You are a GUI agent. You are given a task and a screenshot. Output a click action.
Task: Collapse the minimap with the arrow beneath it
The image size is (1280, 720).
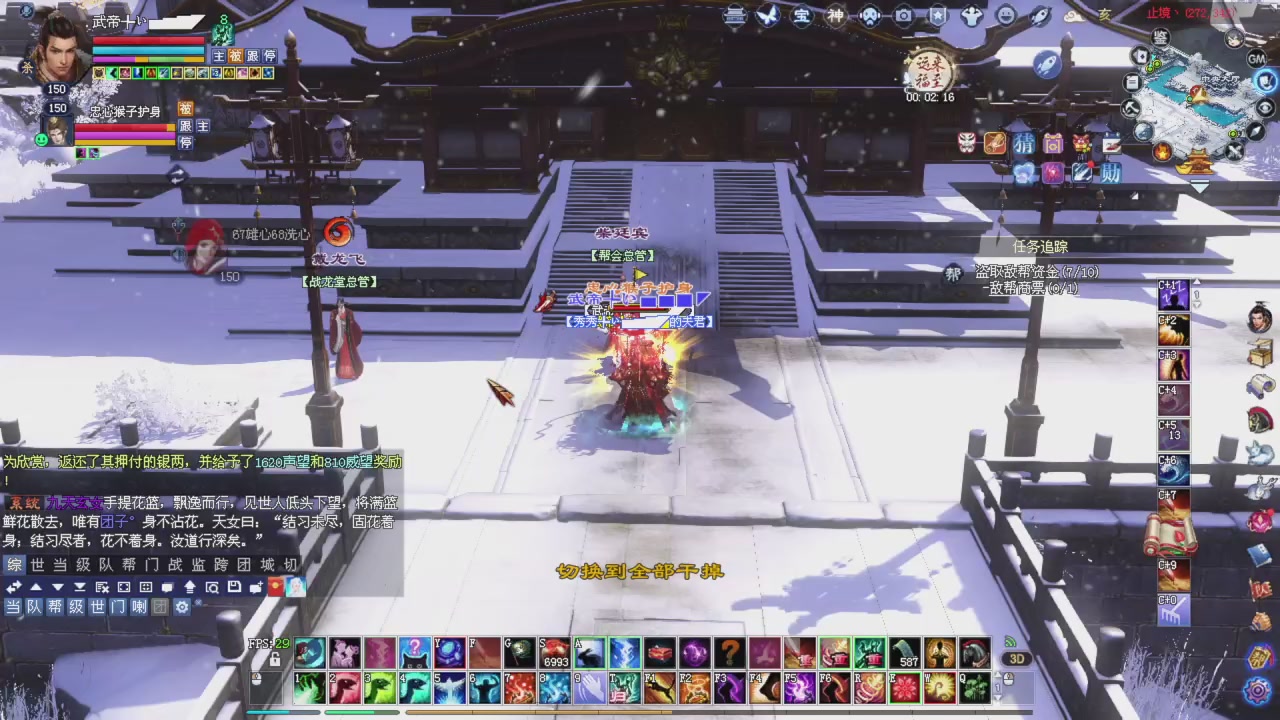coord(1198,185)
